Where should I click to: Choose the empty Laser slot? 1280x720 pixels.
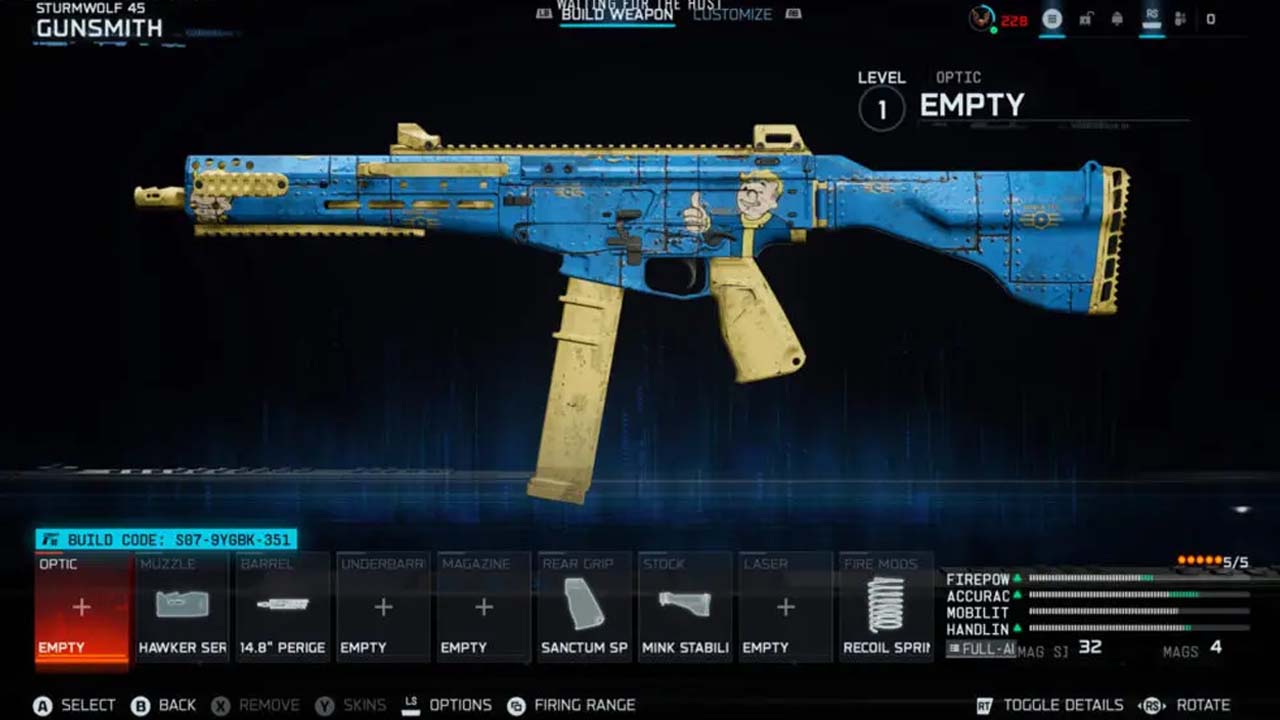coord(786,607)
